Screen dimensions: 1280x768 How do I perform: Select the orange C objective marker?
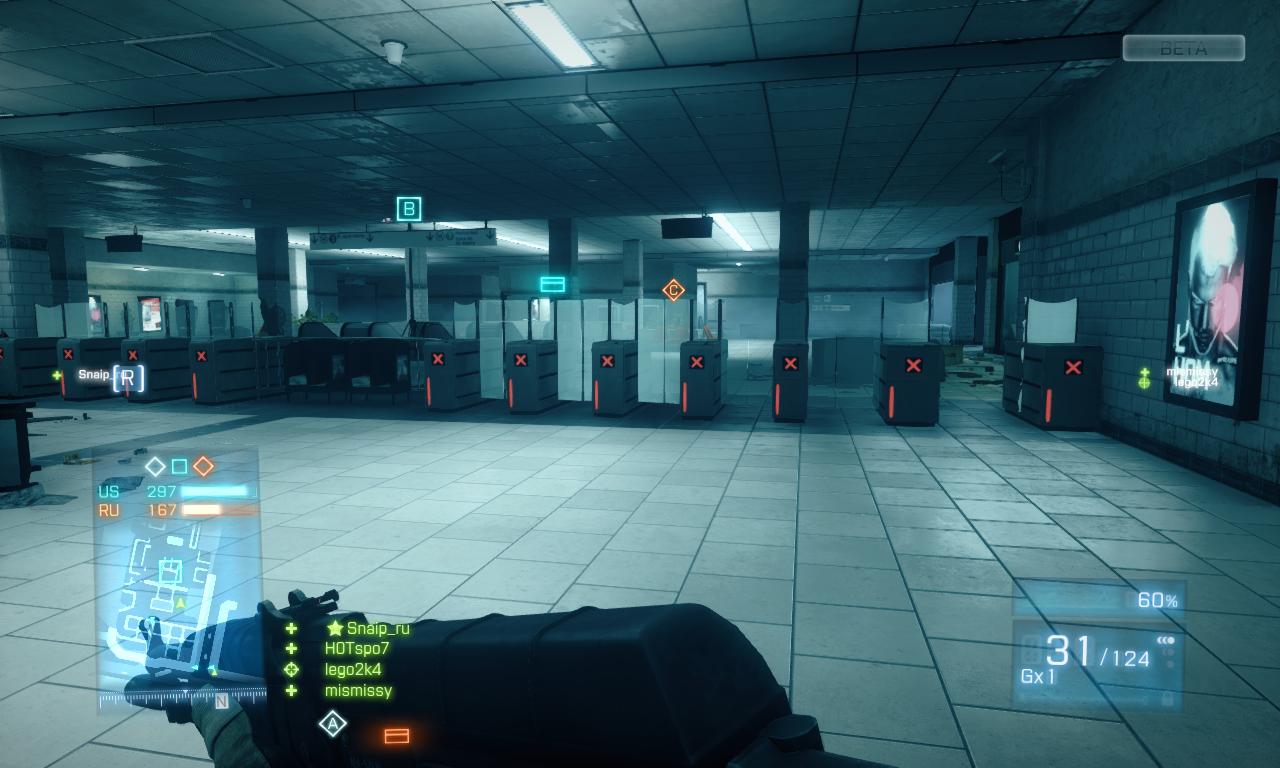[674, 290]
